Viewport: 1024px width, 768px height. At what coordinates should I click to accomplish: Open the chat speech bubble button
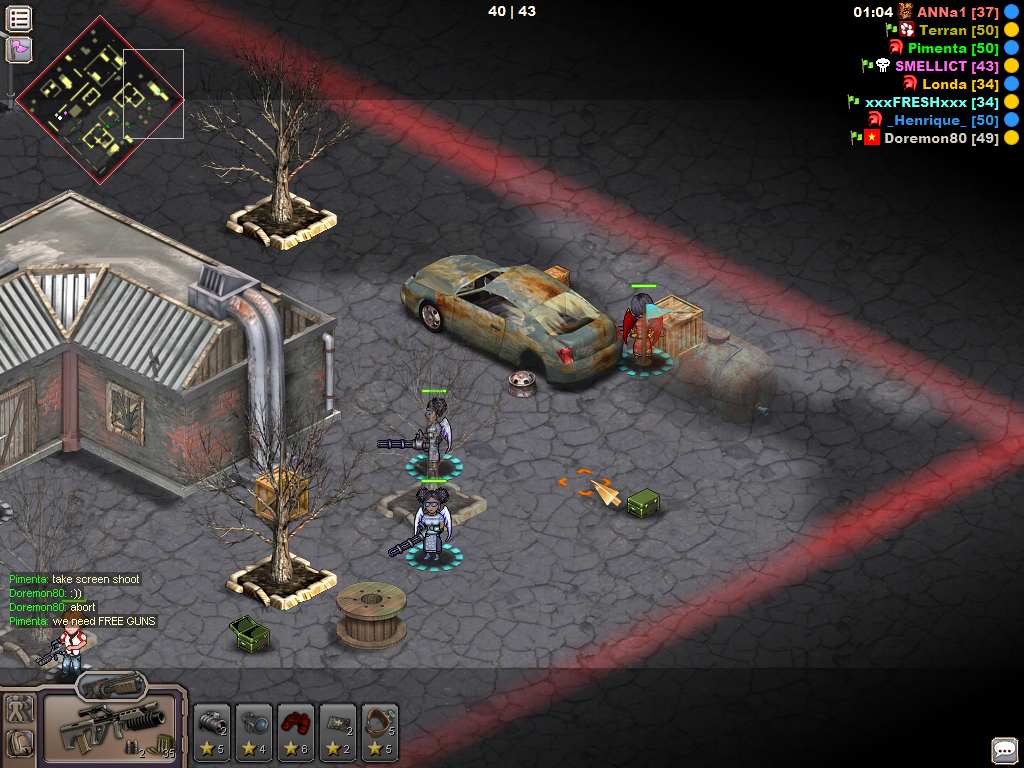point(1004,750)
